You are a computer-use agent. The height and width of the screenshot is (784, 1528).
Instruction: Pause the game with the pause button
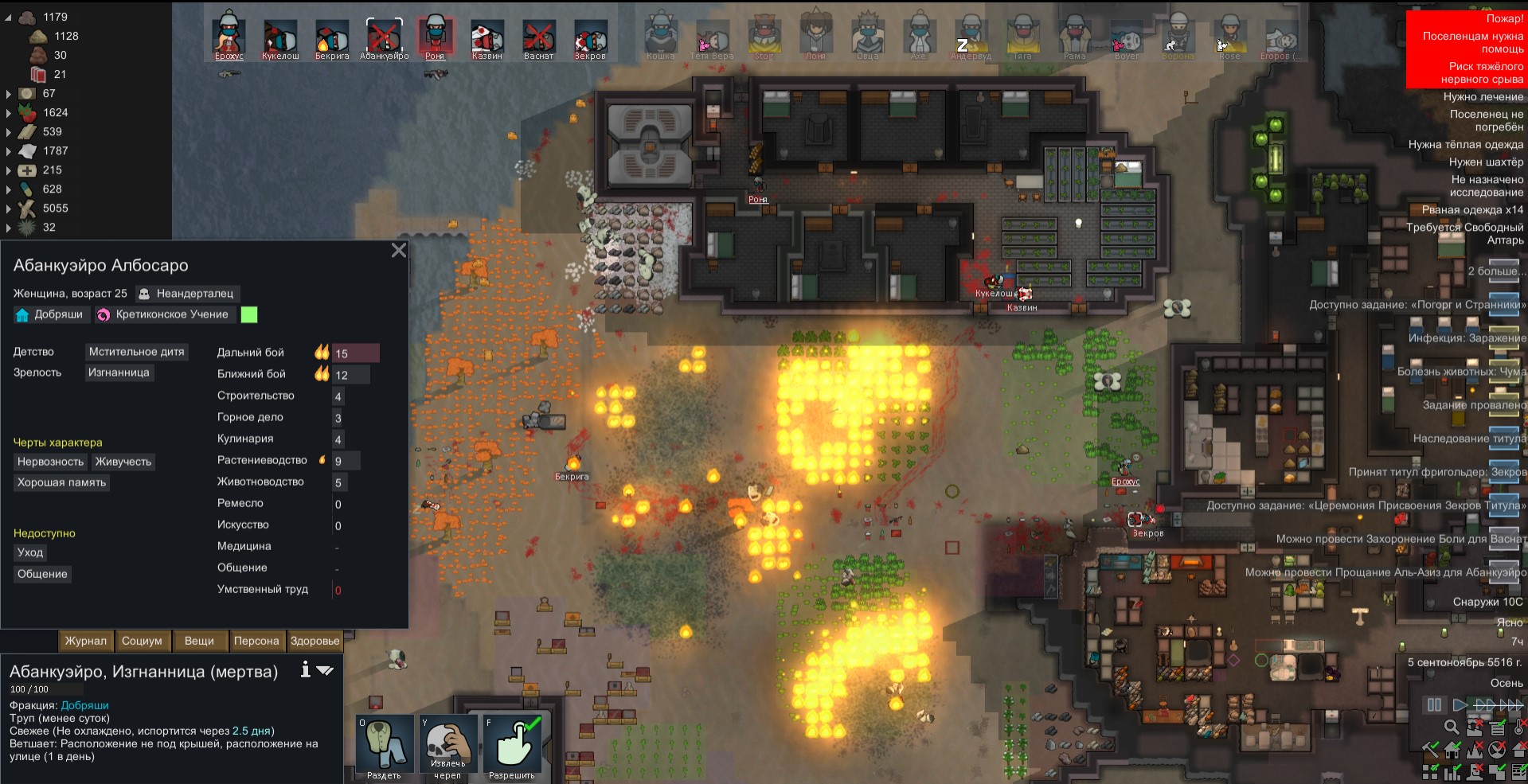point(1434,704)
